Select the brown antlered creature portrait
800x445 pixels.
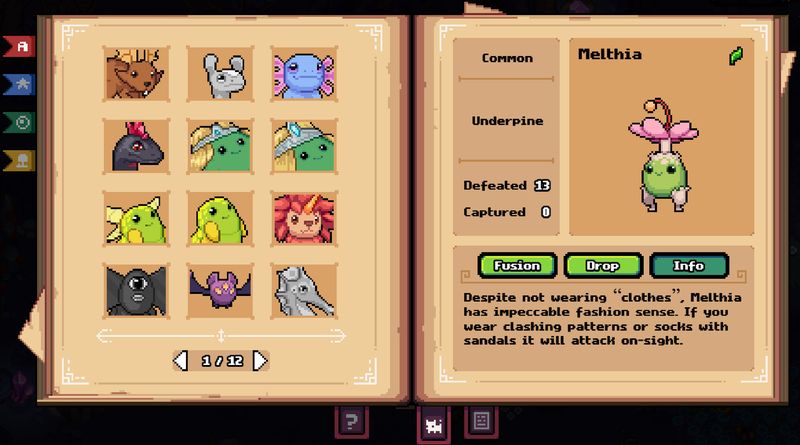point(136,73)
